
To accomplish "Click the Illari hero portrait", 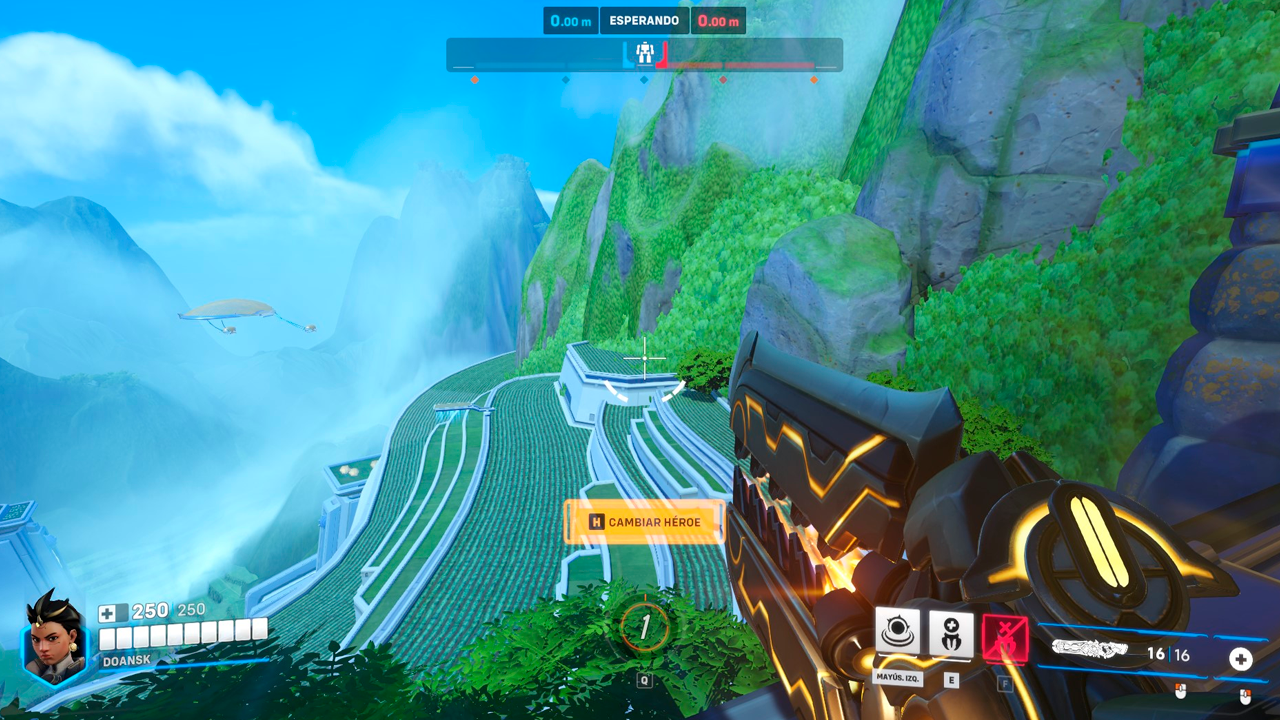I will click(53, 639).
